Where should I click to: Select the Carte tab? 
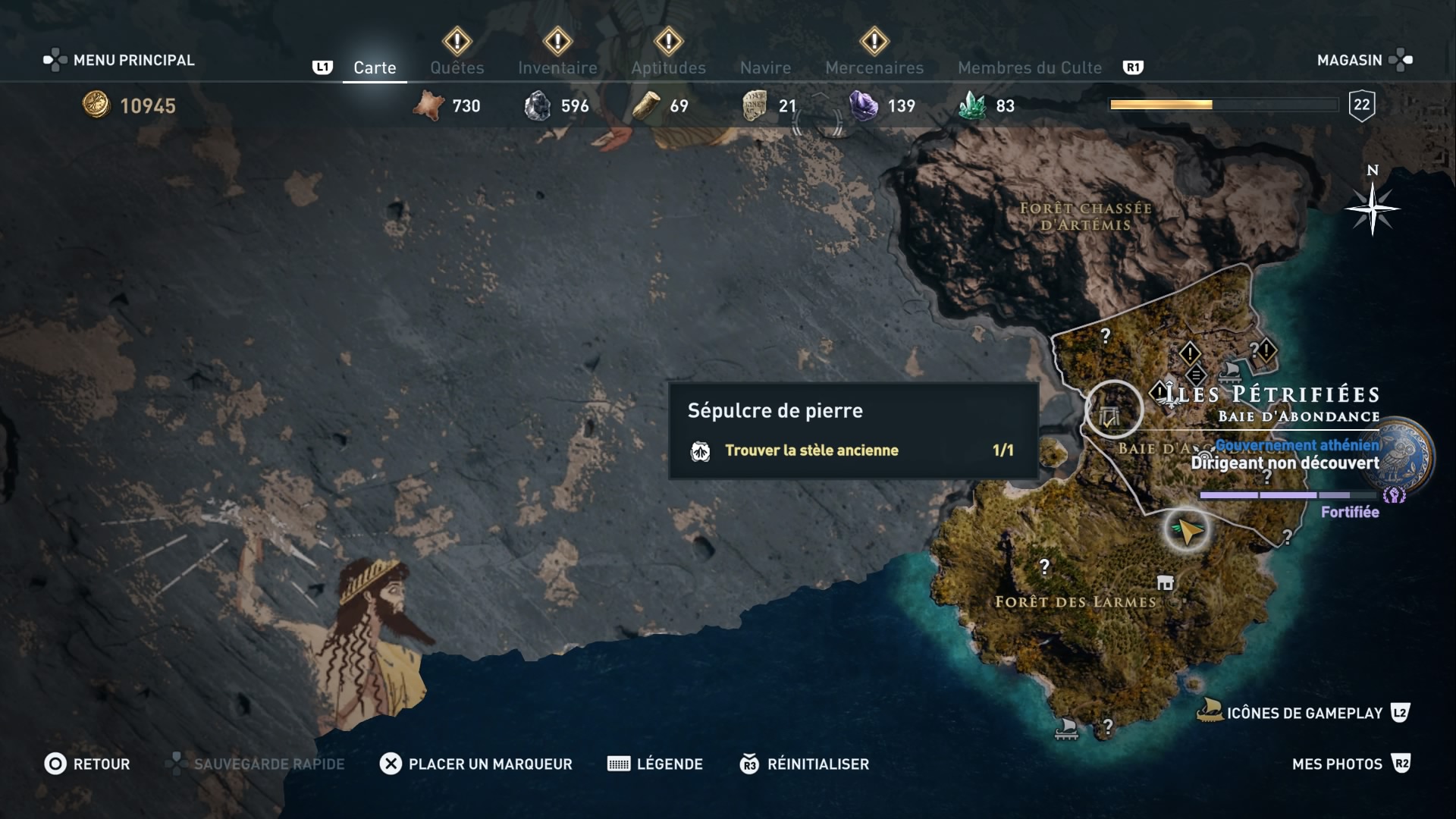point(375,67)
